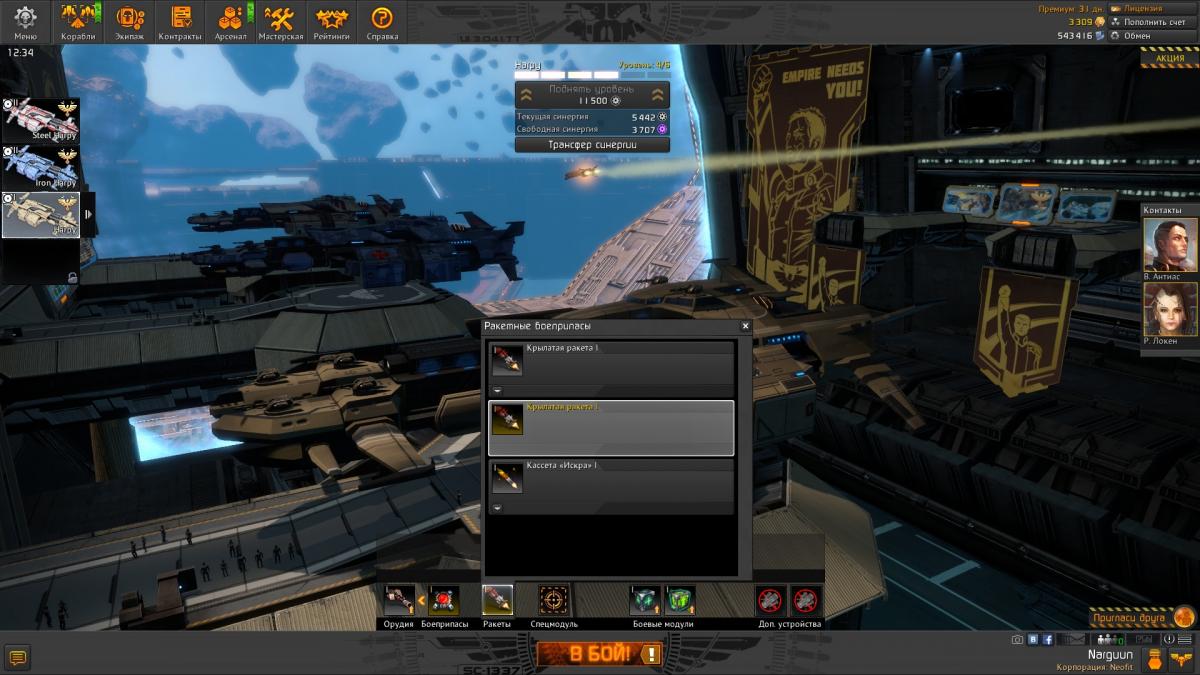Image resolution: width=1200 pixels, height=675 pixels.
Task: Click the Трансфер синергии button
Action: [x=592, y=144]
